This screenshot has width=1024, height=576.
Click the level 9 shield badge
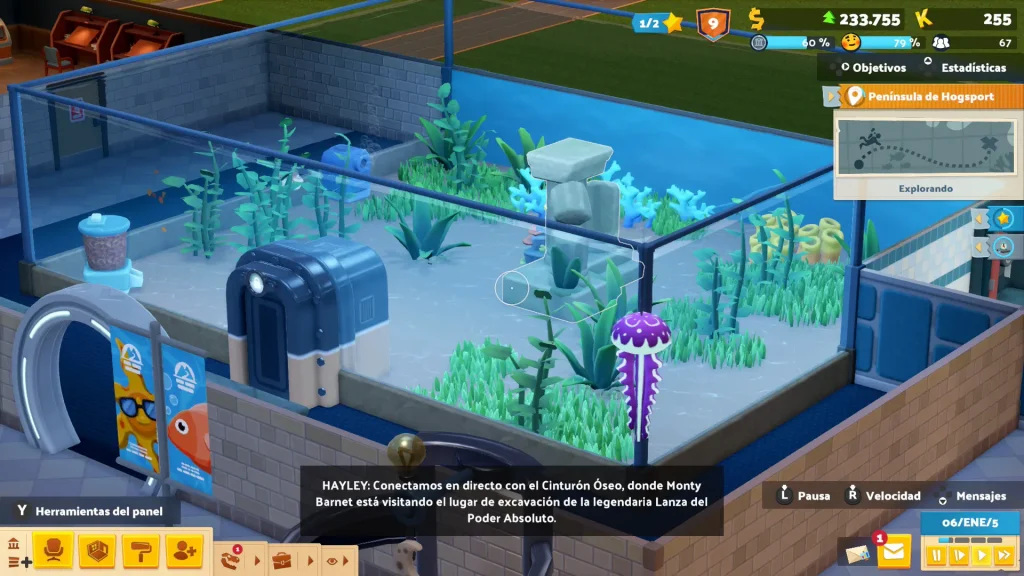tap(712, 22)
